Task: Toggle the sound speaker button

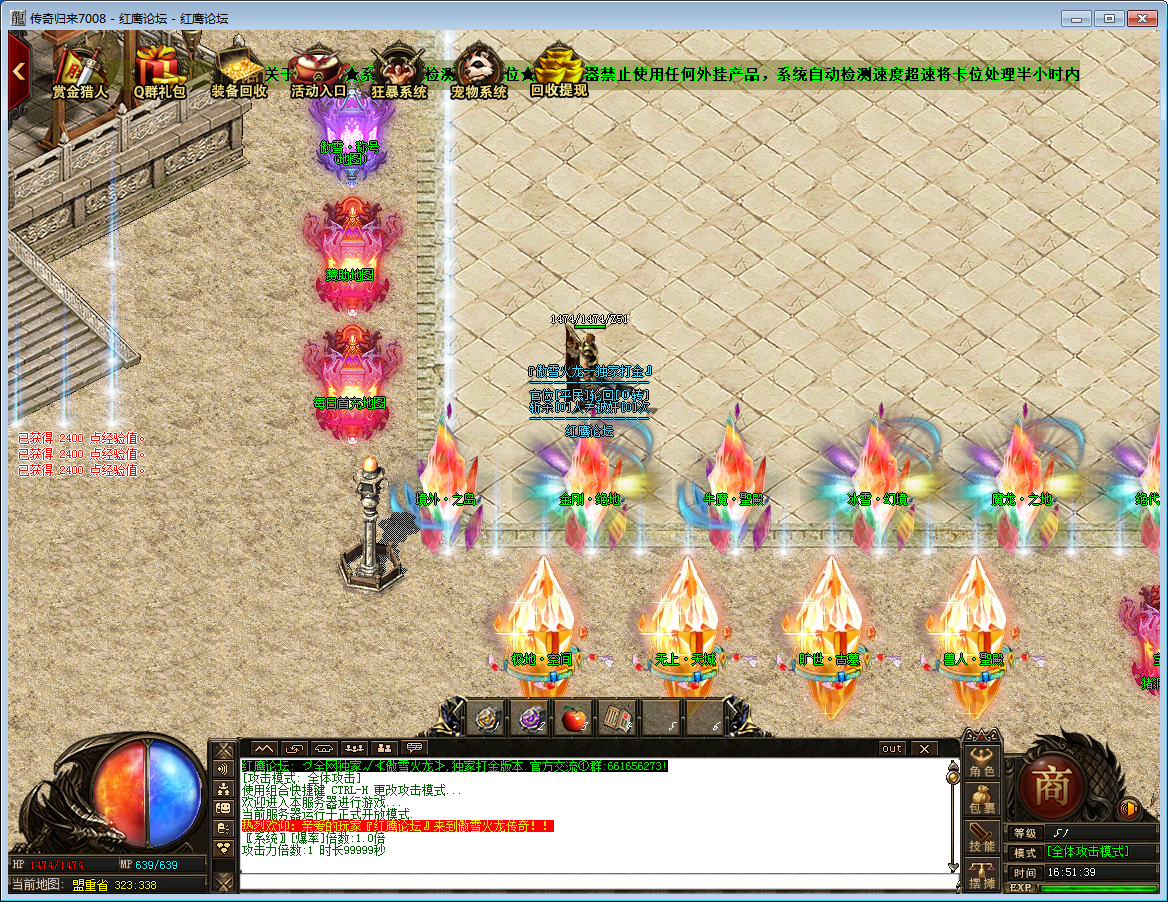Action: (1130, 808)
